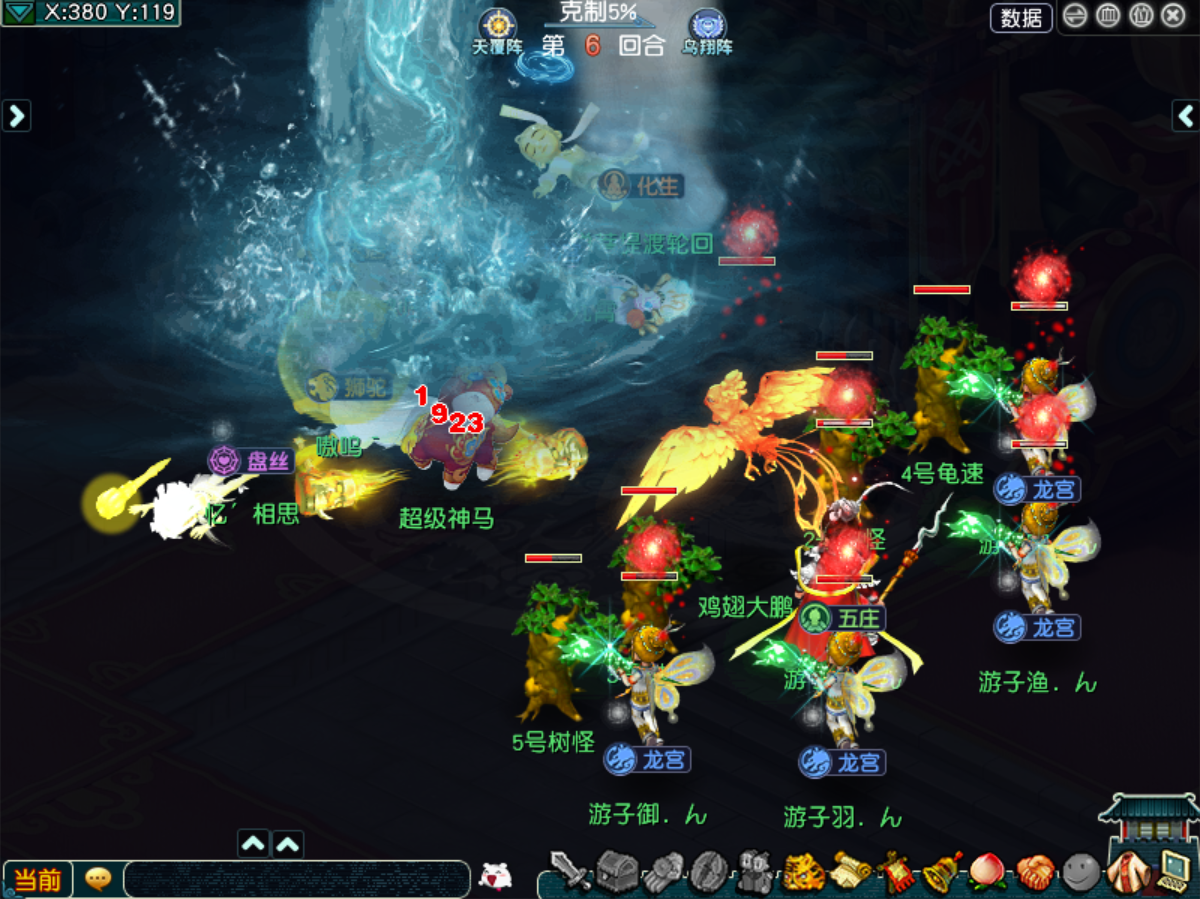Click the golden bell icon
The width and height of the screenshot is (1200, 899).
click(941, 872)
